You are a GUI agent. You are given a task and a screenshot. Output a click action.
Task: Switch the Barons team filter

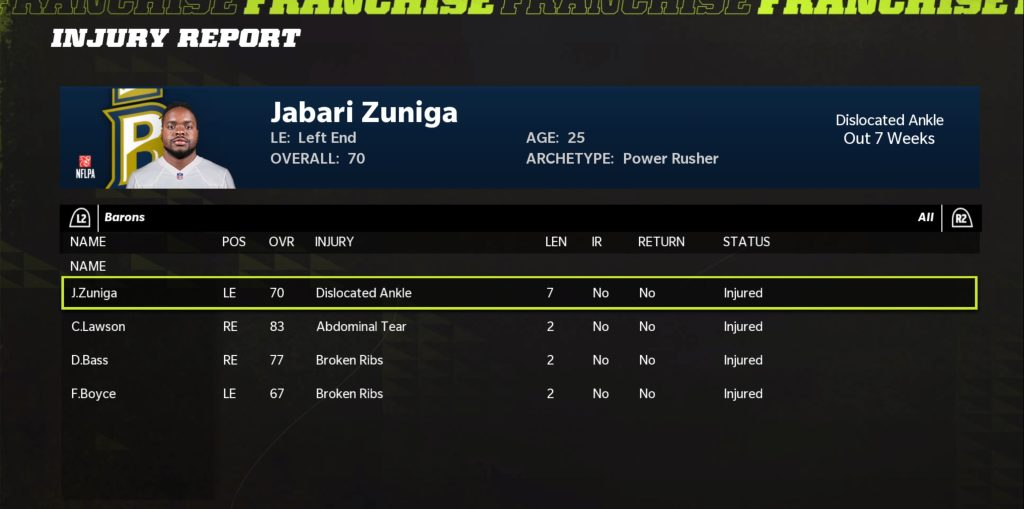82,218
